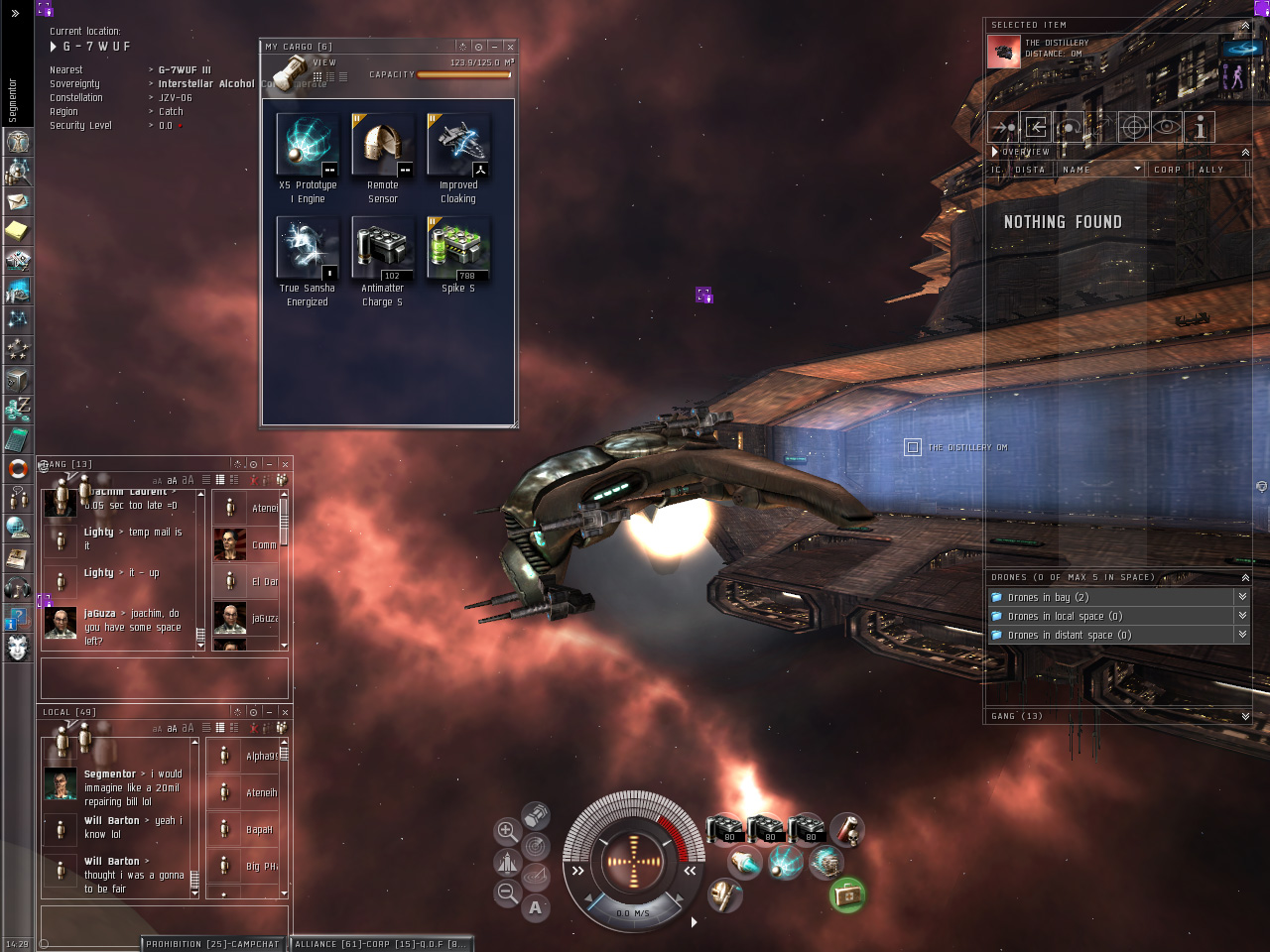1270x952 pixels.
Task: Select the Spike S ammo stack
Action: (458, 249)
